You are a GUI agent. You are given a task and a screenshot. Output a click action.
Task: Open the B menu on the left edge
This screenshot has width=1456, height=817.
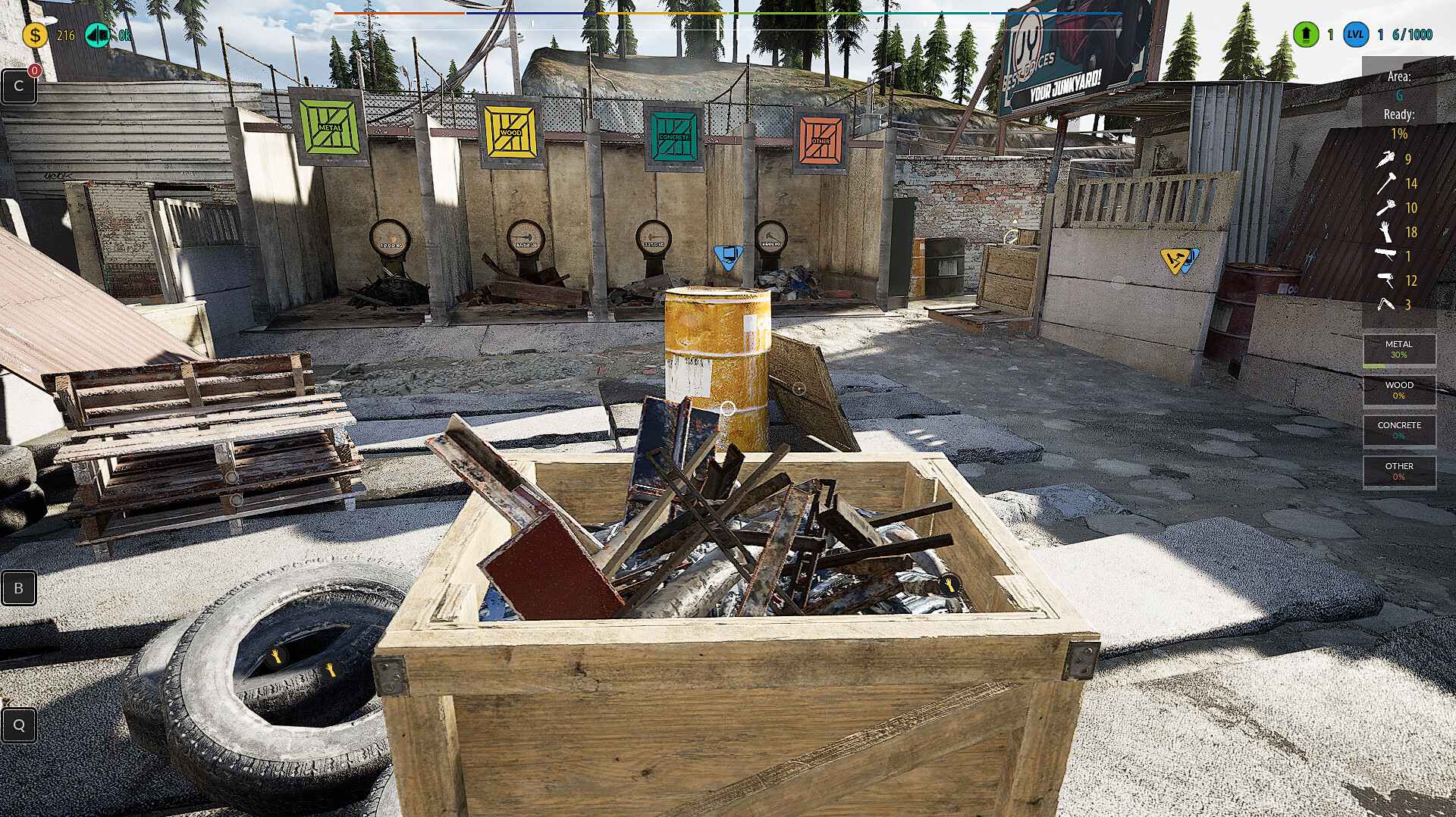click(19, 587)
